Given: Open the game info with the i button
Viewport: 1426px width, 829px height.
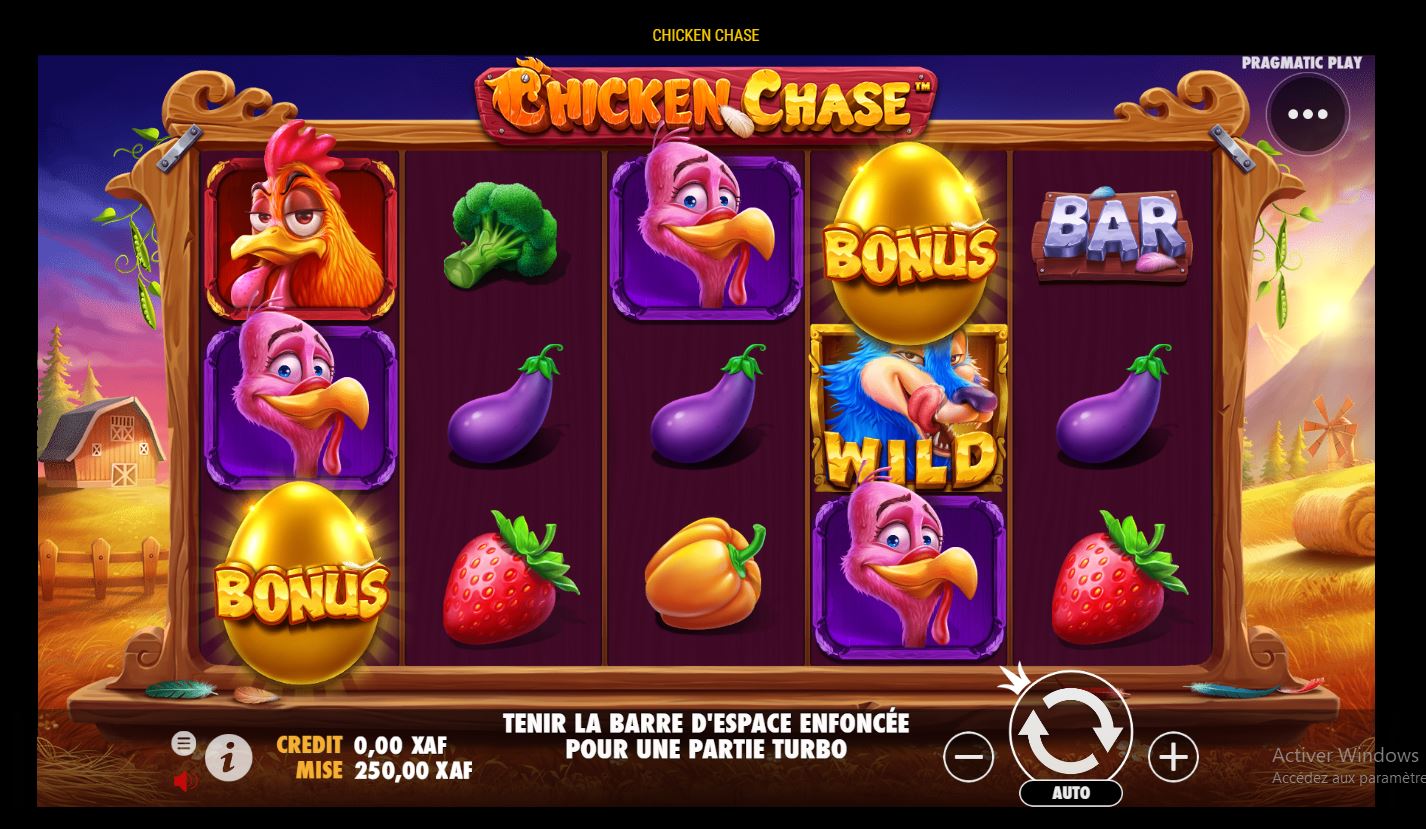Looking at the screenshot, I should tap(229, 760).
